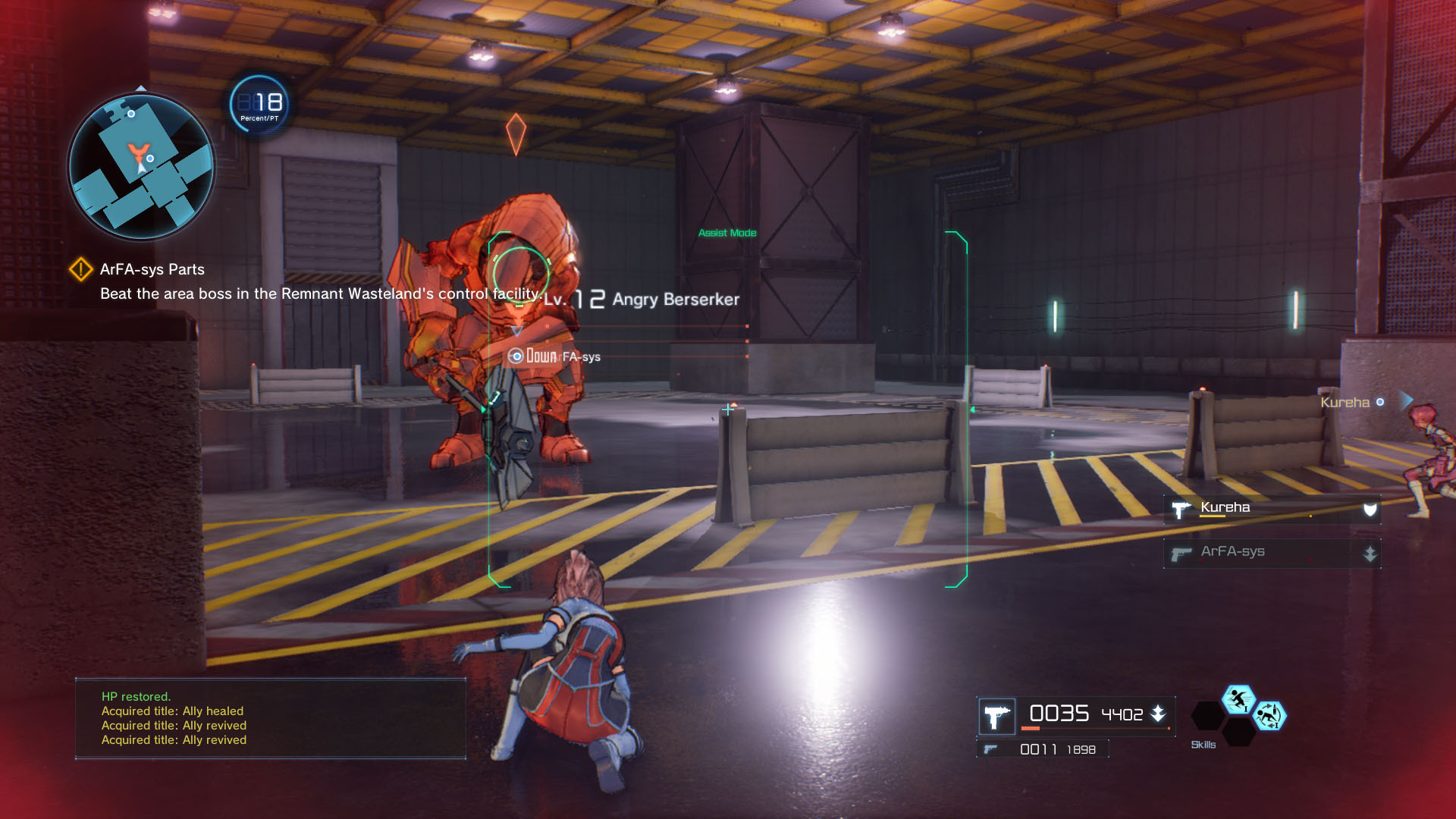The width and height of the screenshot is (1456, 819).
Task: Choose the ArFA-sys party member row
Action: [x=1272, y=553]
